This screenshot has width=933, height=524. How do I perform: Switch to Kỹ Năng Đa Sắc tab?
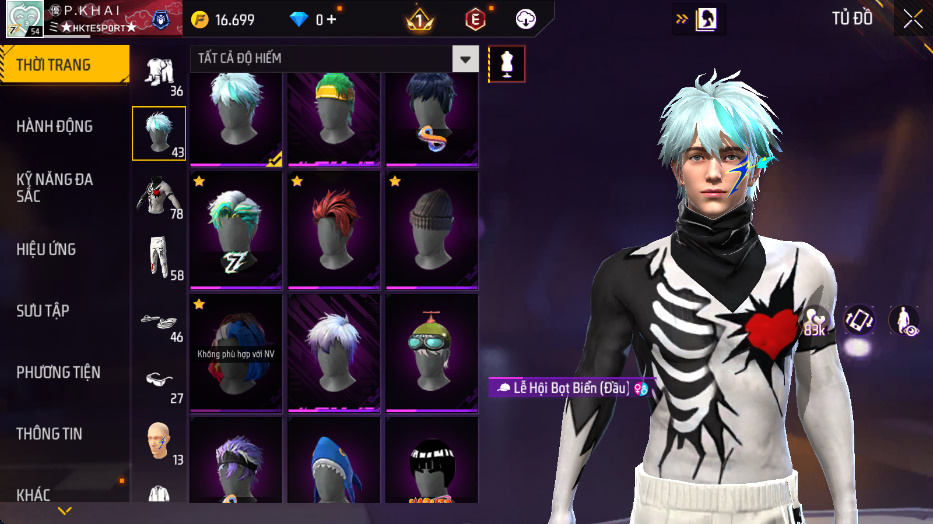click(x=55, y=187)
